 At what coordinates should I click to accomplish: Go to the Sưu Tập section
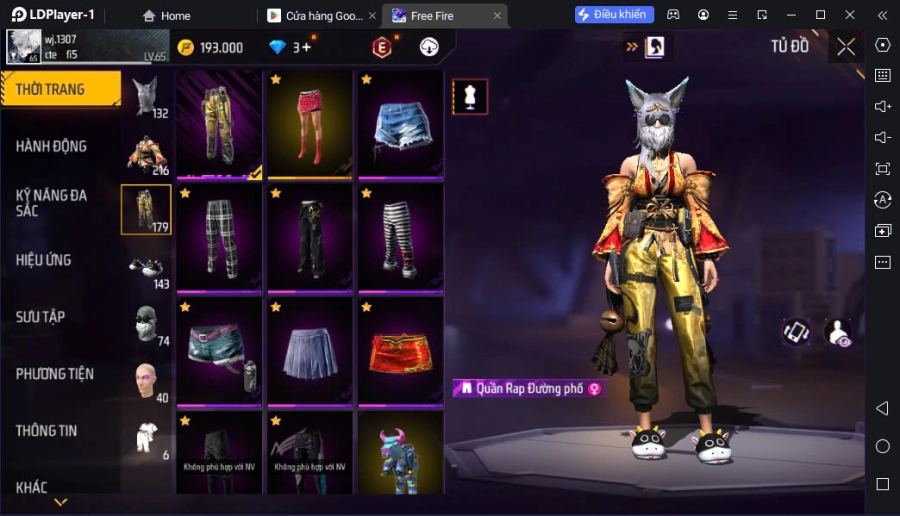(41, 317)
